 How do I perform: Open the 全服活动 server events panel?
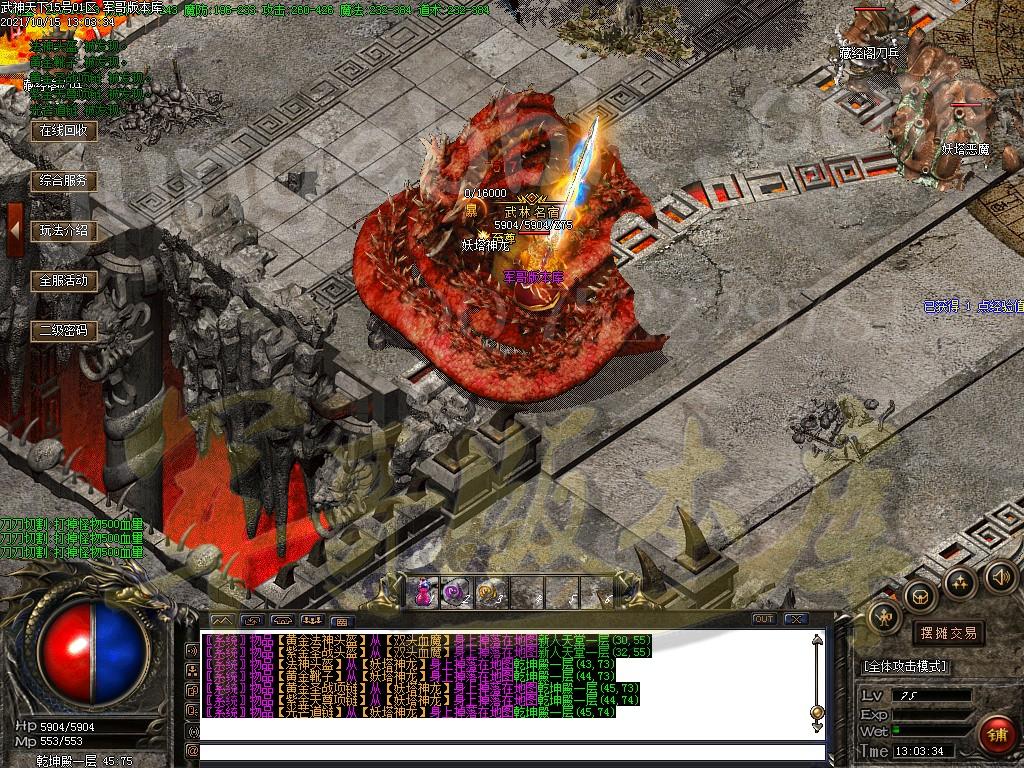click(x=64, y=281)
